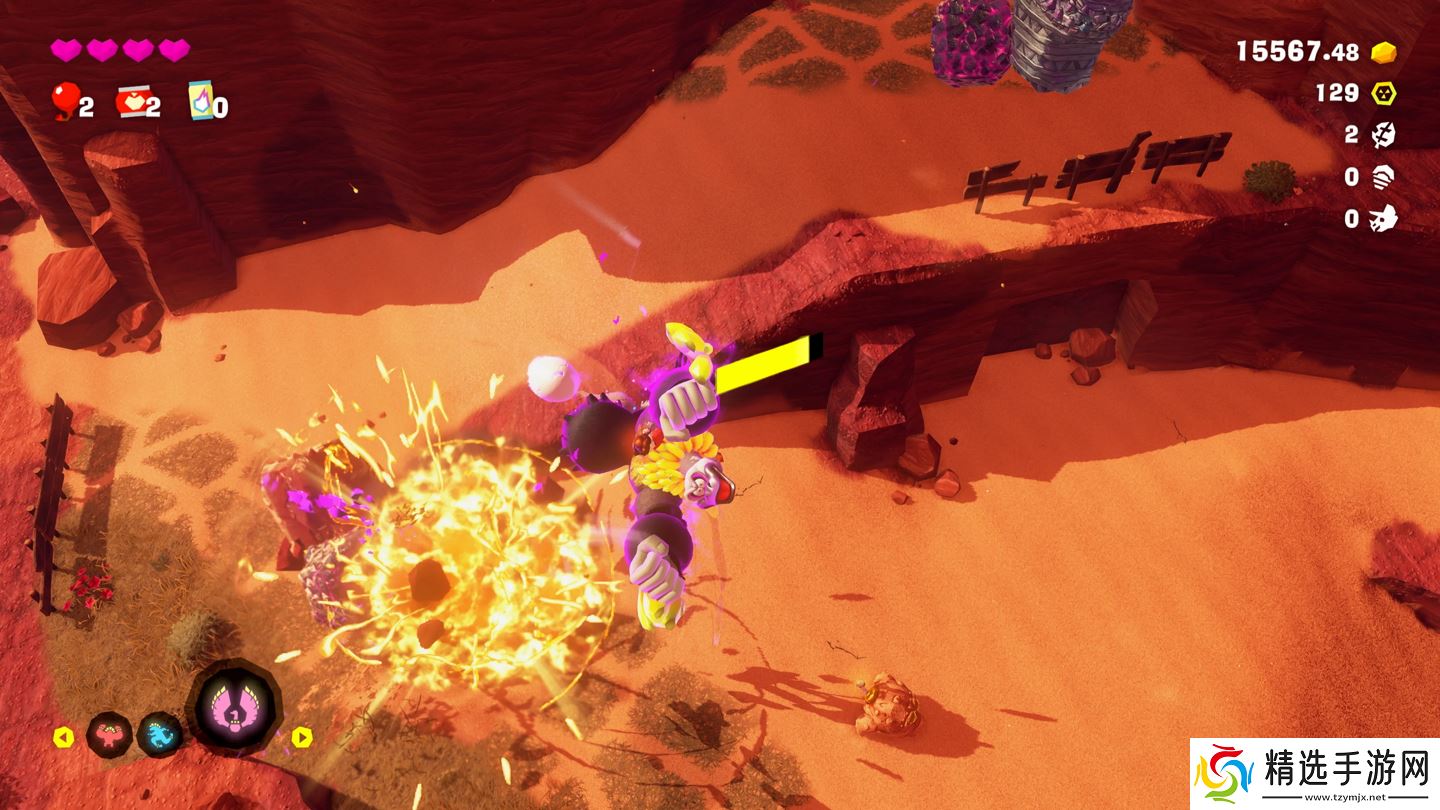
Task: Use the red balloon item
Action: coord(64,101)
